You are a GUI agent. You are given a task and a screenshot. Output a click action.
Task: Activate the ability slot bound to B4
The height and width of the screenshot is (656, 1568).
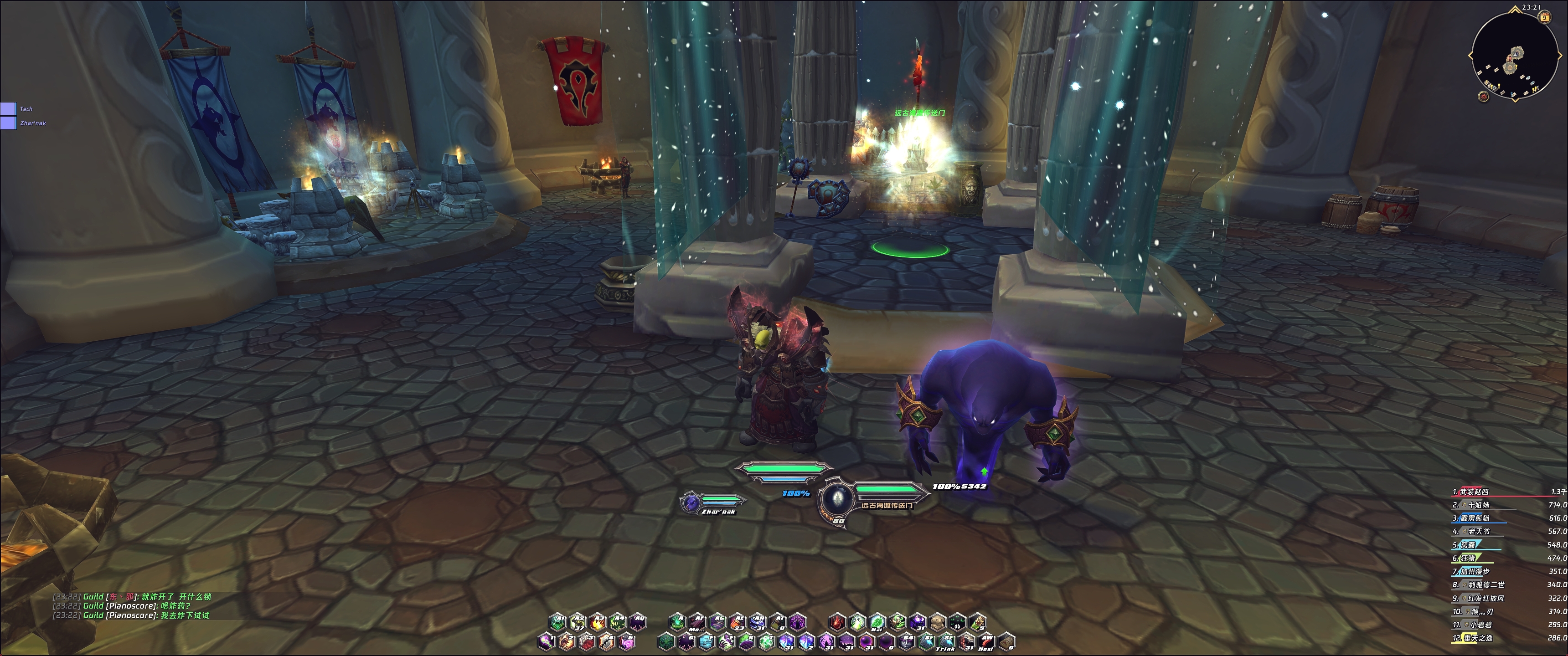point(906,642)
